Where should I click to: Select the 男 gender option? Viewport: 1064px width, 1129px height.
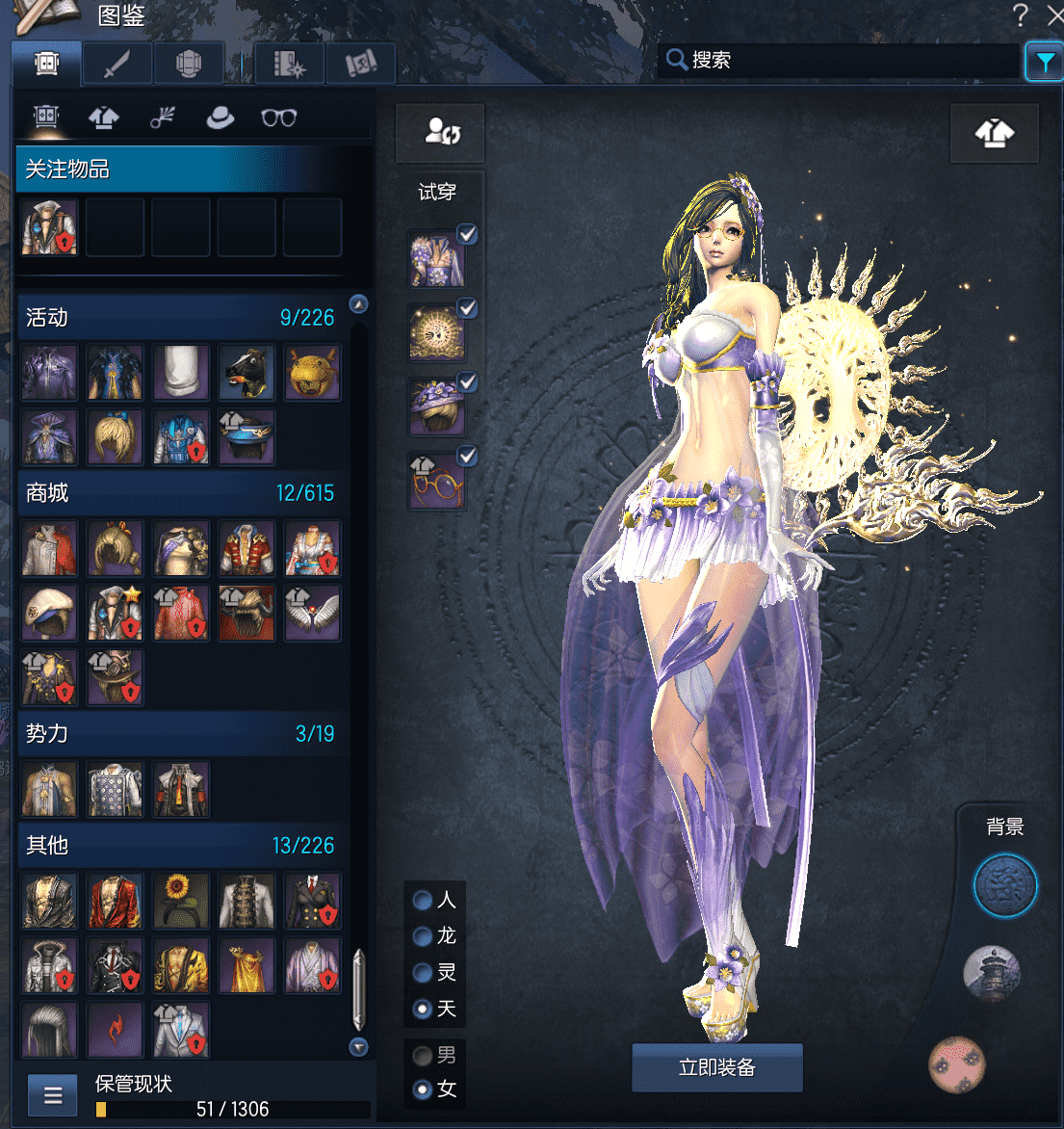tap(423, 1056)
